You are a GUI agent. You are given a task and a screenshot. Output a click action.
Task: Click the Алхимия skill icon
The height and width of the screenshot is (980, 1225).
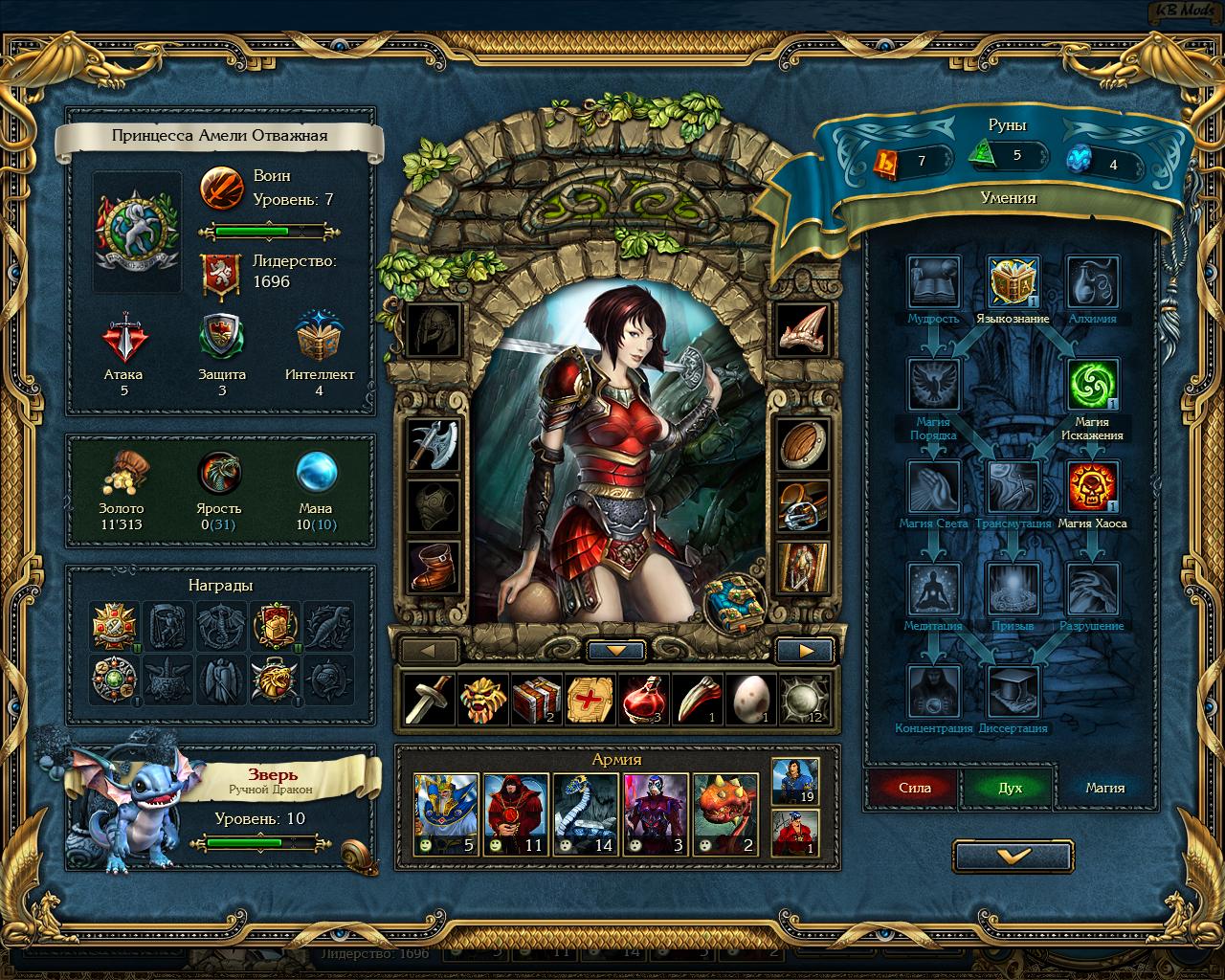(x=1093, y=282)
